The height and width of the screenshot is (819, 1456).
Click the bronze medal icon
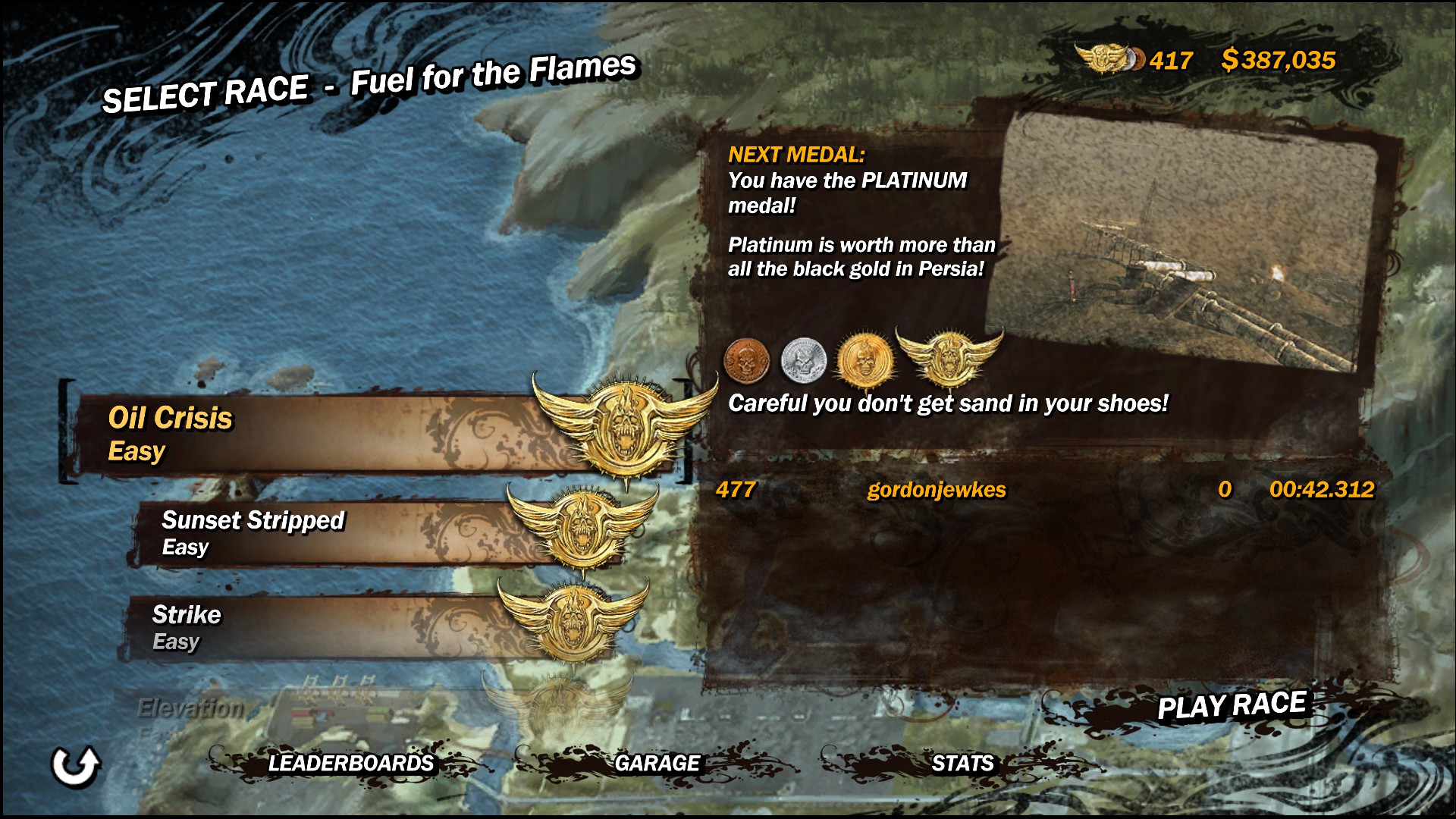pyautogui.click(x=747, y=359)
